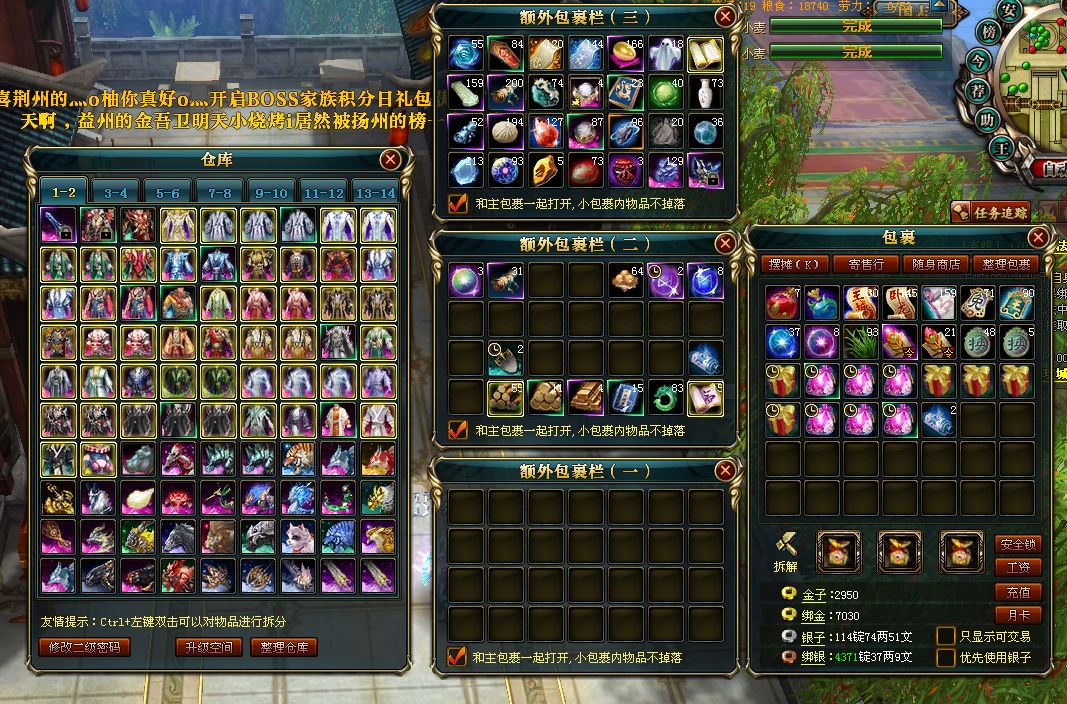The height and width of the screenshot is (704, 1067).
Task: Toggle open-with-main-bag checkbox in 额外包裹栏（一）
Action: (458, 657)
